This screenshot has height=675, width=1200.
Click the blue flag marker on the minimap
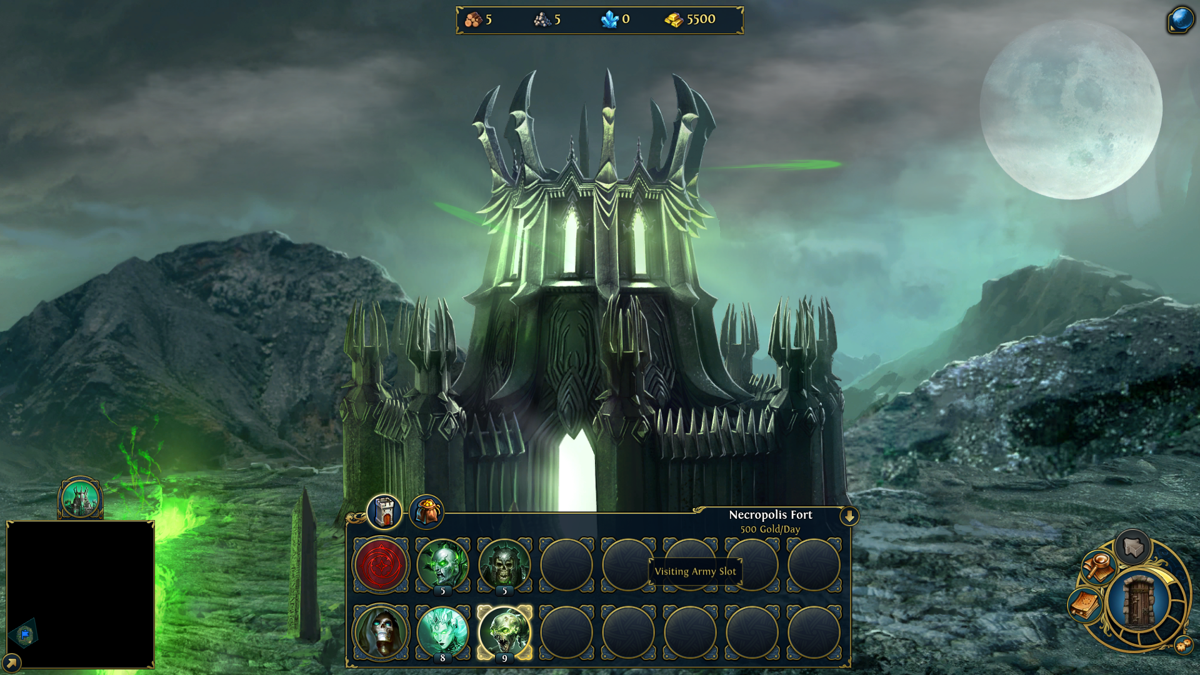tap(25, 634)
